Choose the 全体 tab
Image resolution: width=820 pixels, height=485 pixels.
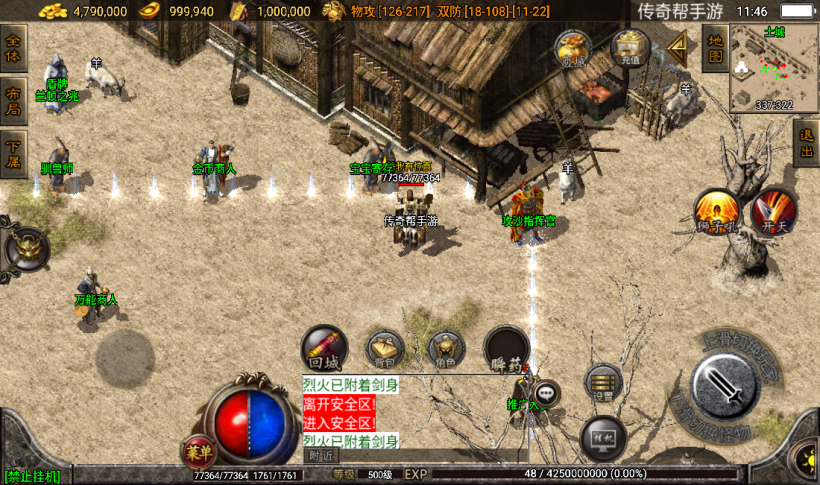tap(14, 47)
